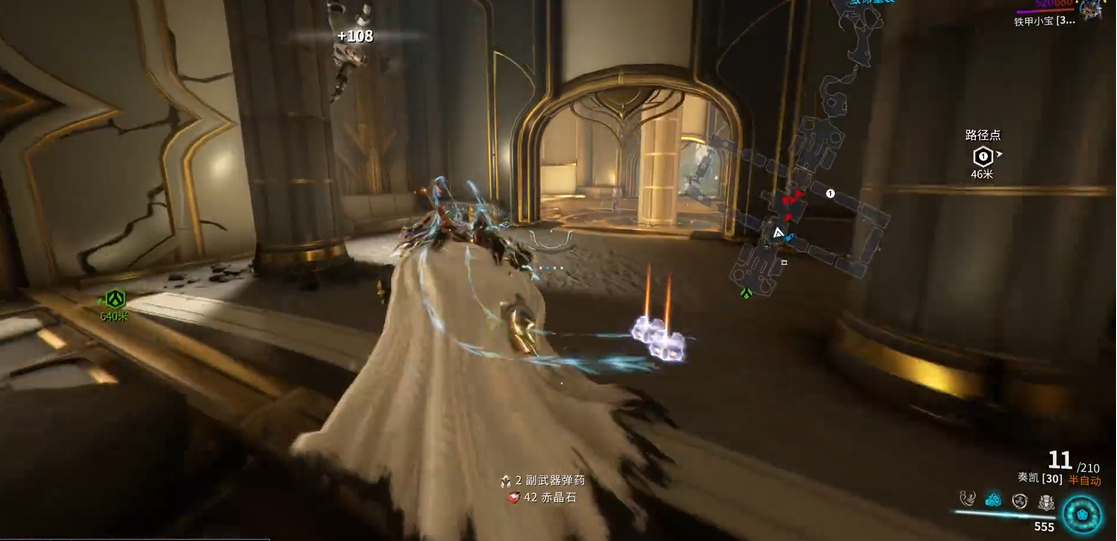1117x541 pixels.
Task: Trigger the glowing blue cloud ability
Action: click(993, 499)
